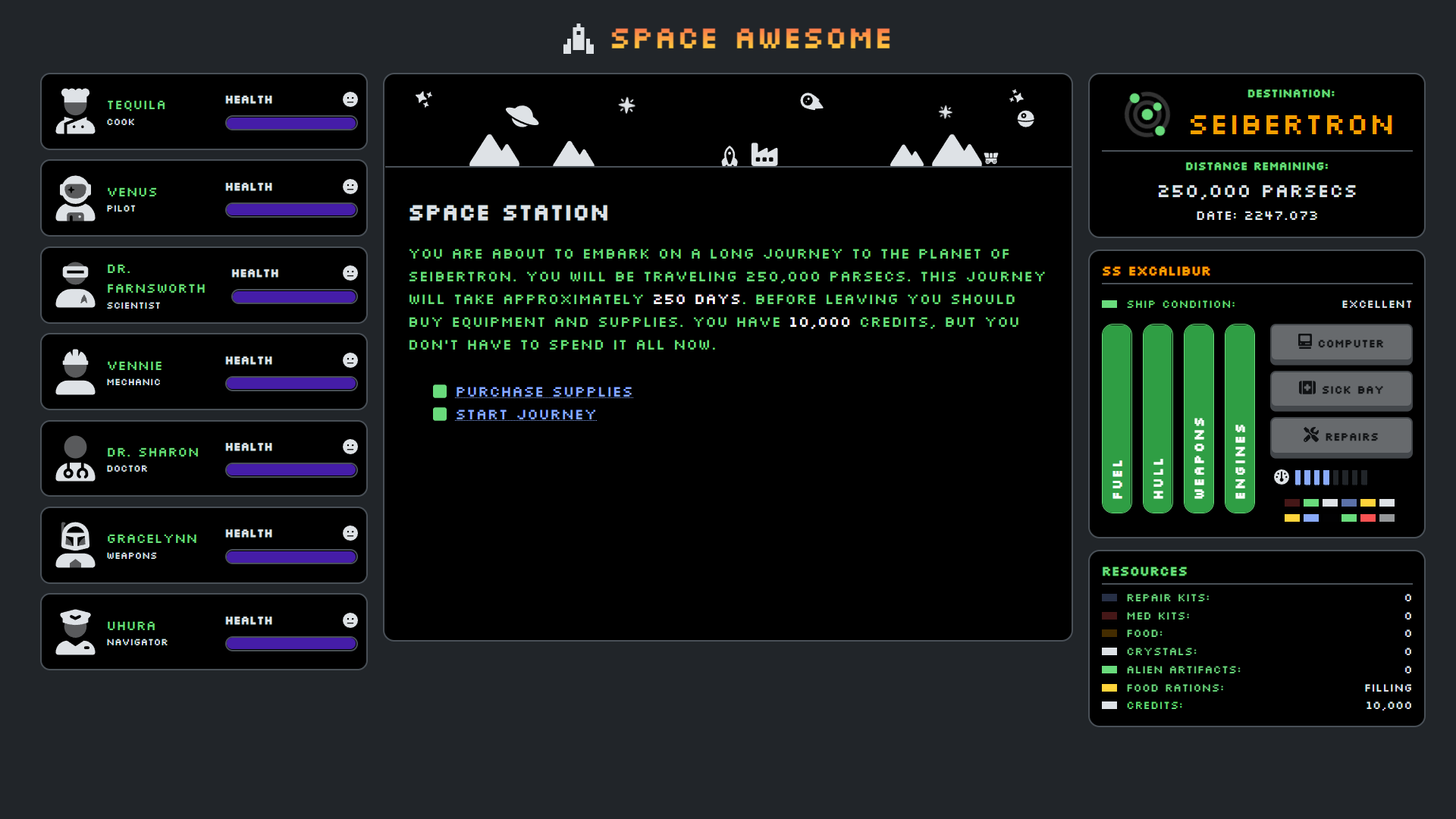This screenshot has width=1456, height=819.
Task: Select mechanic Vennie's card
Action: pyautogui.click(x=203, y=372)
